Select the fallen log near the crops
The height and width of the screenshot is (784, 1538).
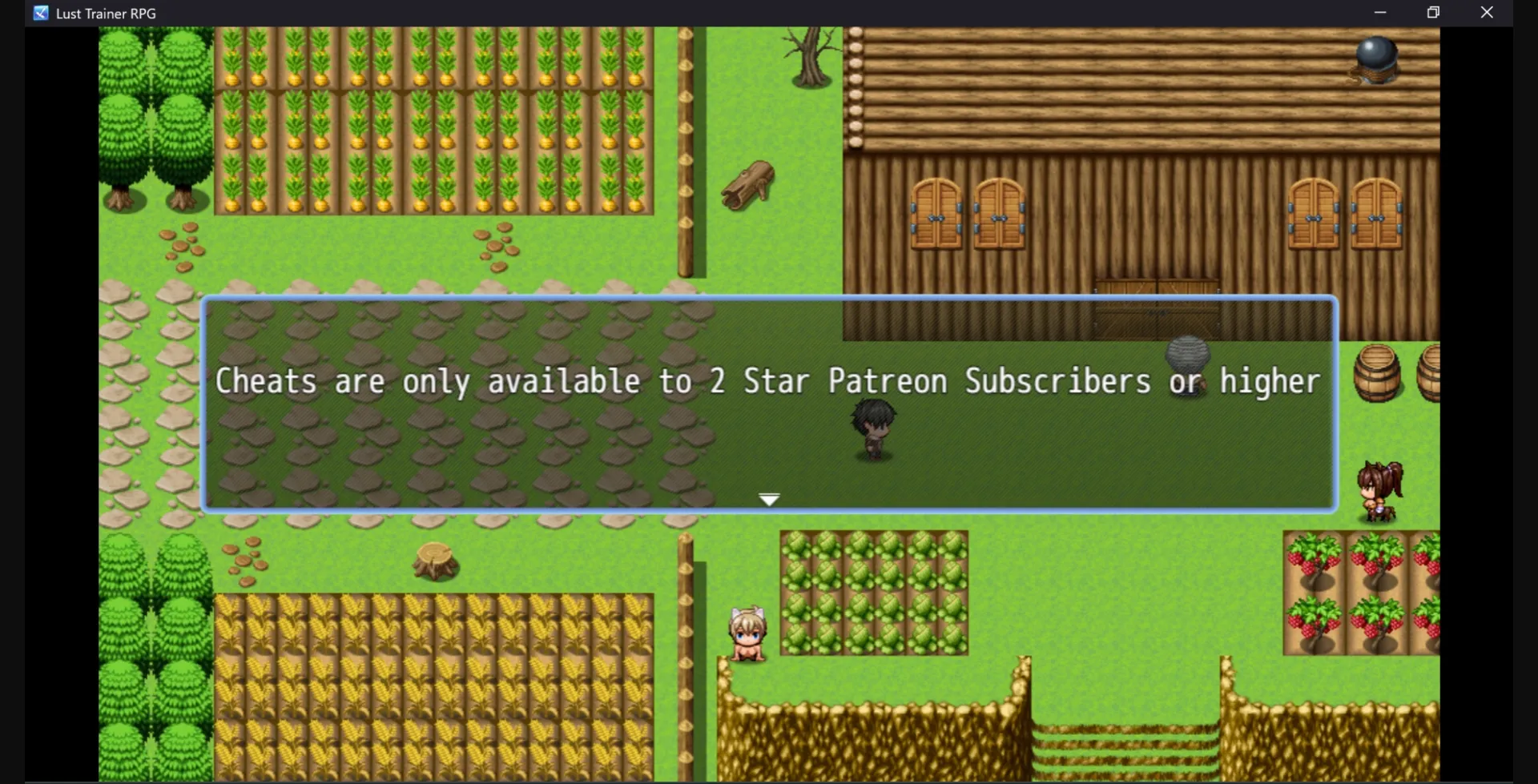point(747,186)
